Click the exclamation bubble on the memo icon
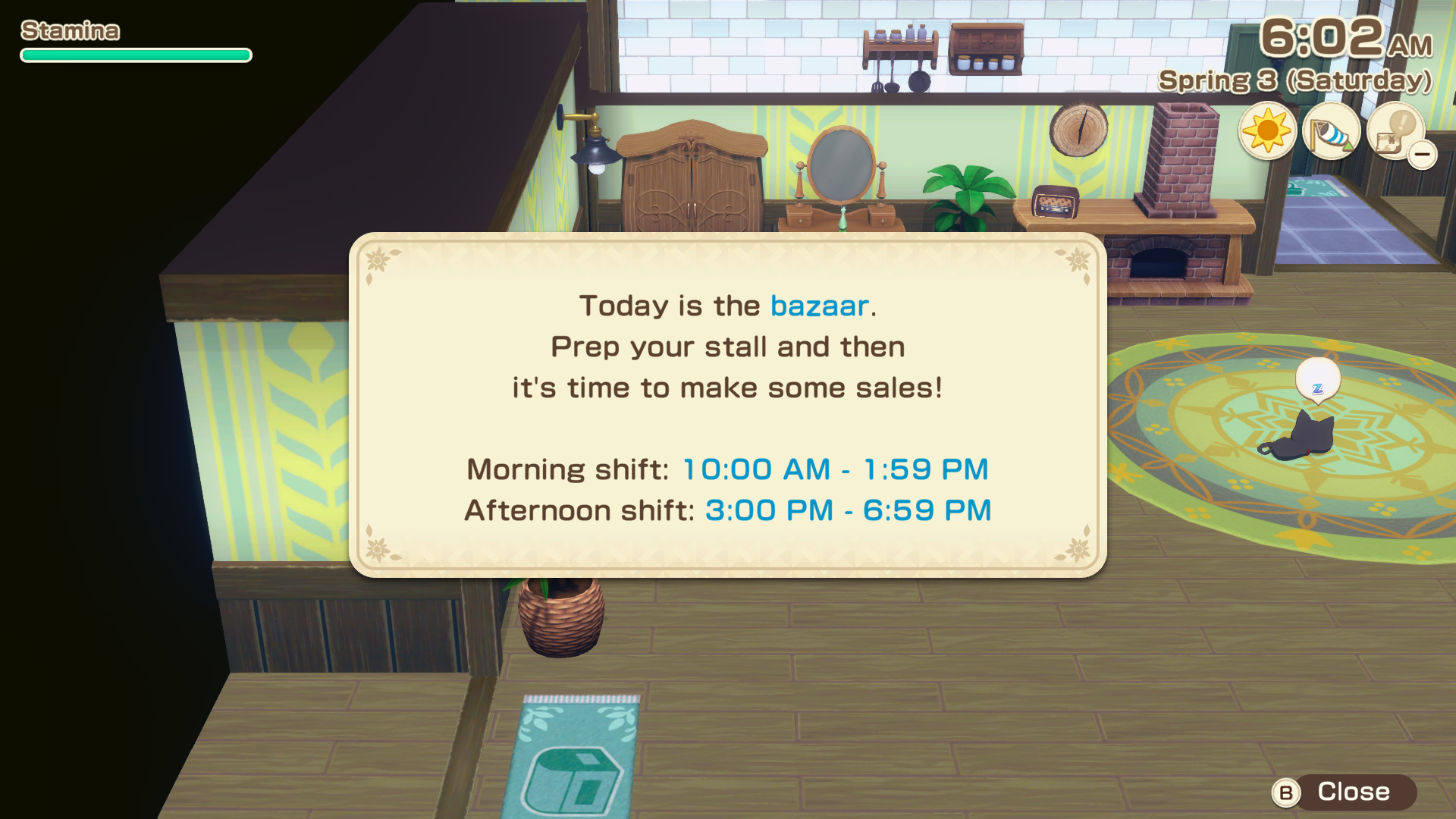The width and height of the screenshot is (1456, 819). (1403, 123)
